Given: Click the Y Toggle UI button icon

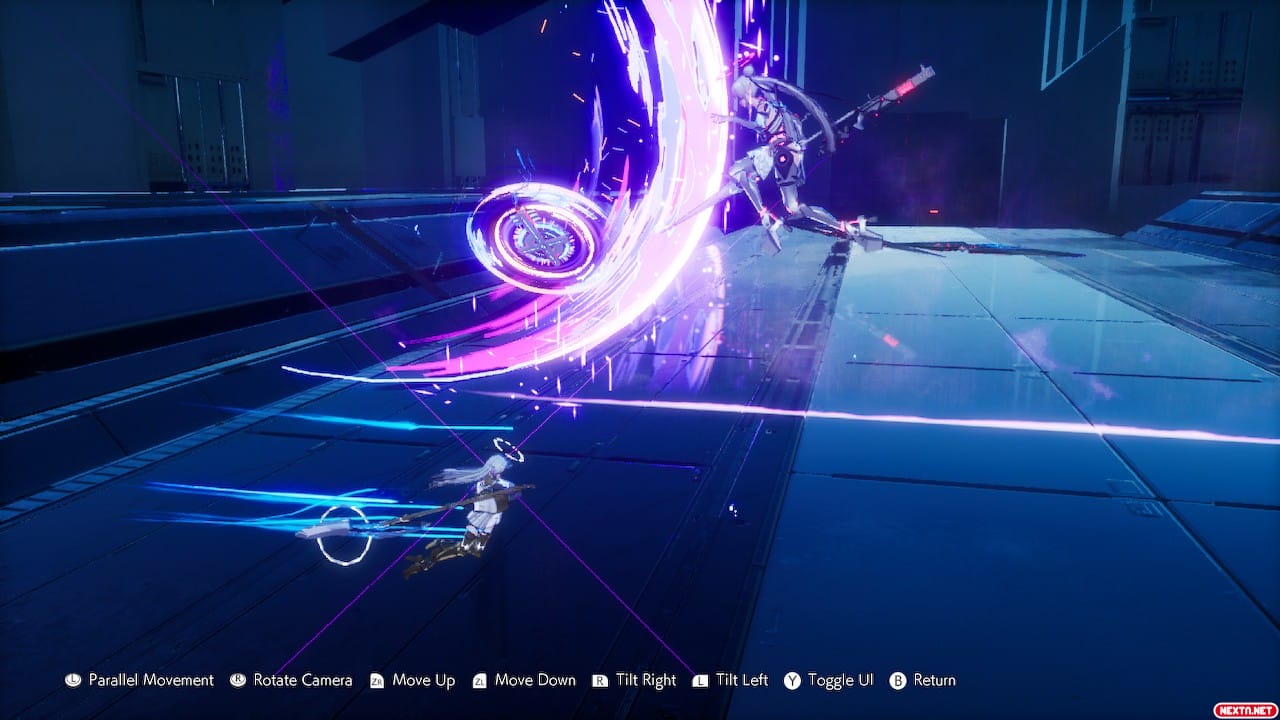Looking at the screenshot, I should tap(791, 680).
